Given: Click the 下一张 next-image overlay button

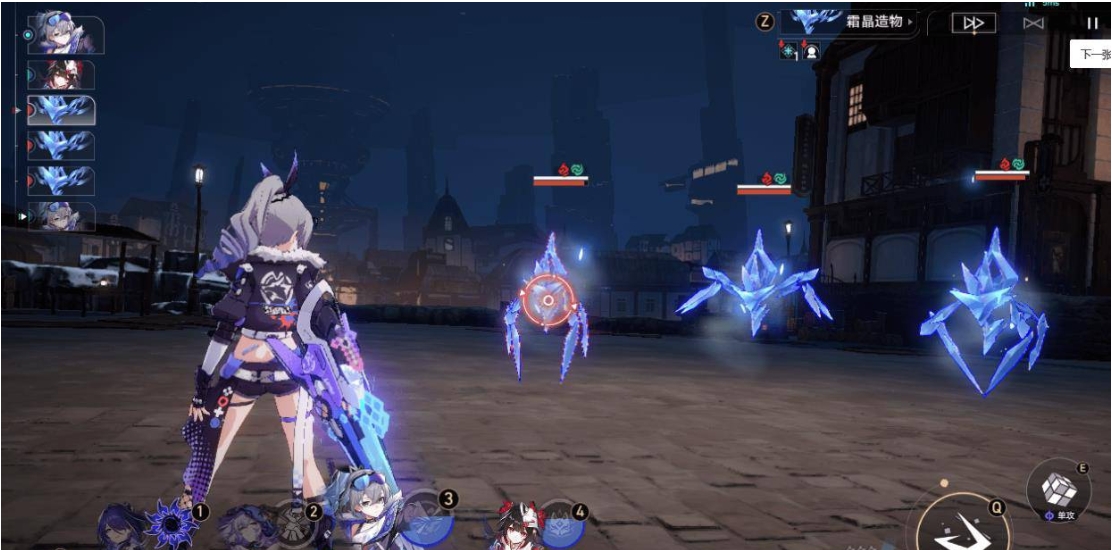Looking at the screenshot, I should (x=1092, y=54).
